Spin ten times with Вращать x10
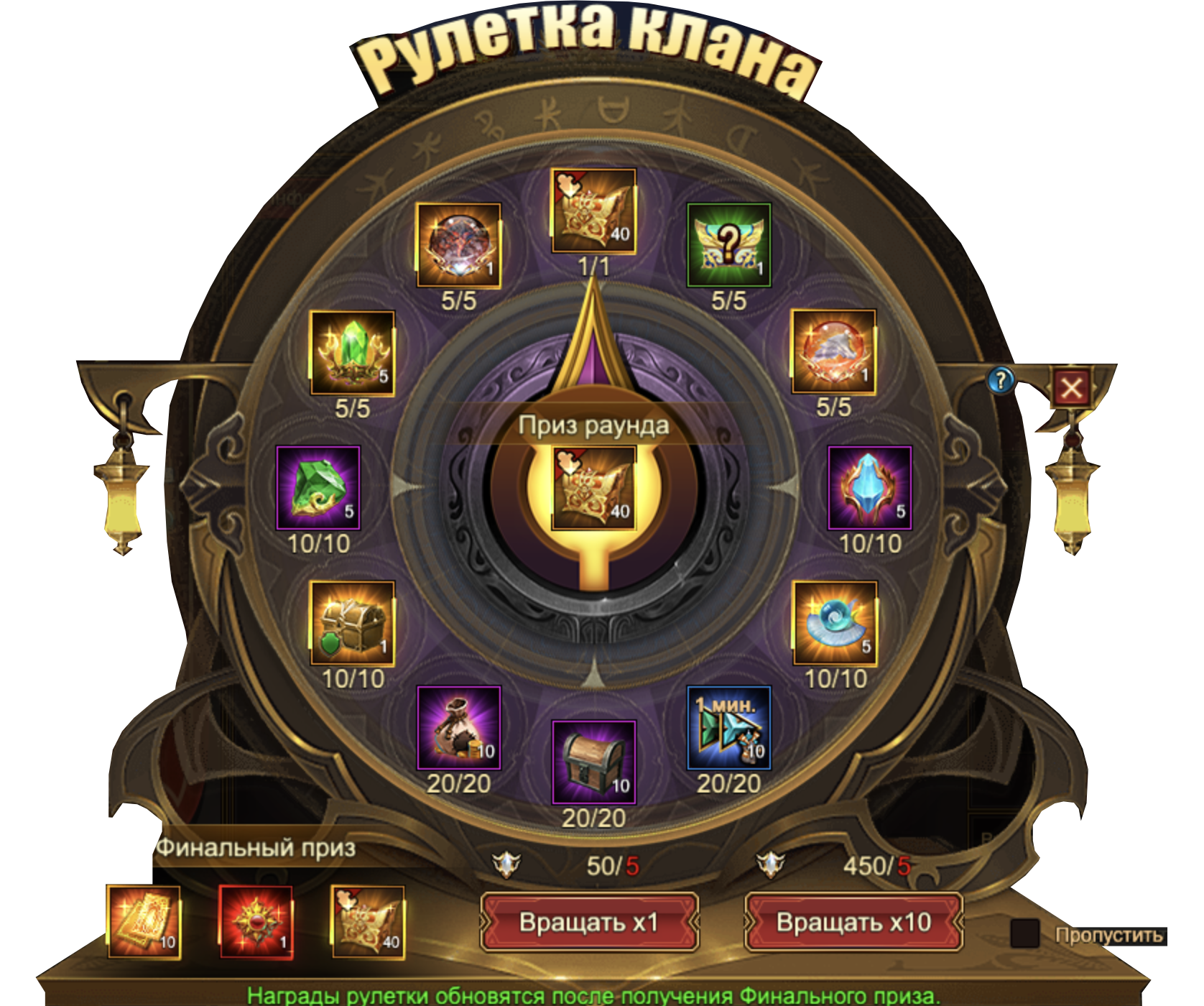The width and height of the screenshot is (1204, 1006). [x=853, y=922]
